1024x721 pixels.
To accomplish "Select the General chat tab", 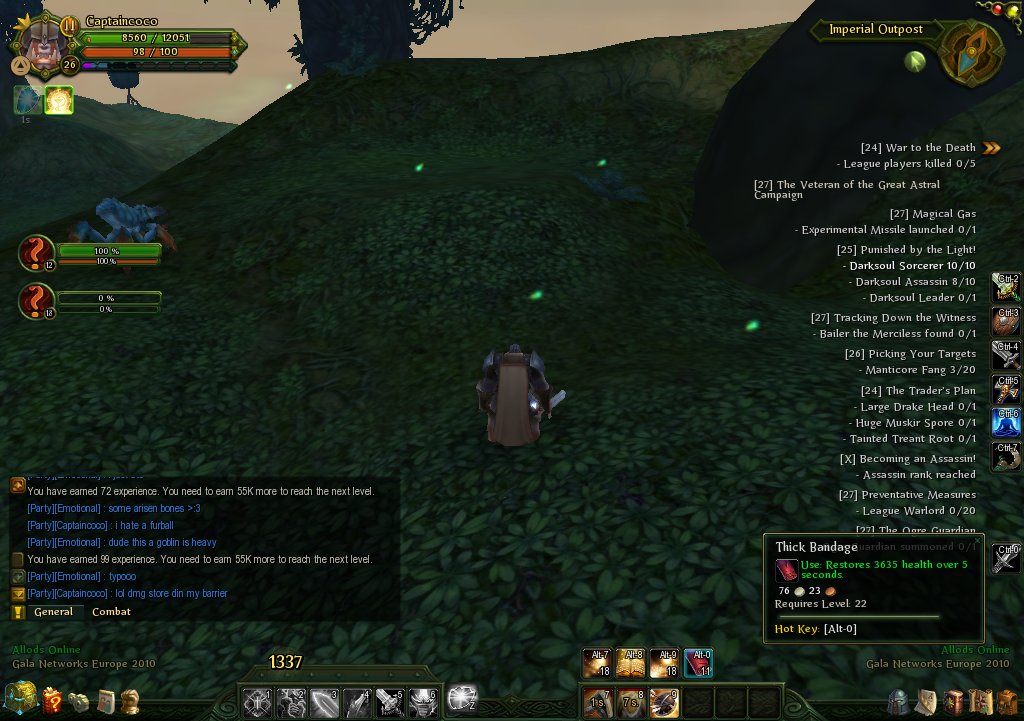I will coord(53,612).
